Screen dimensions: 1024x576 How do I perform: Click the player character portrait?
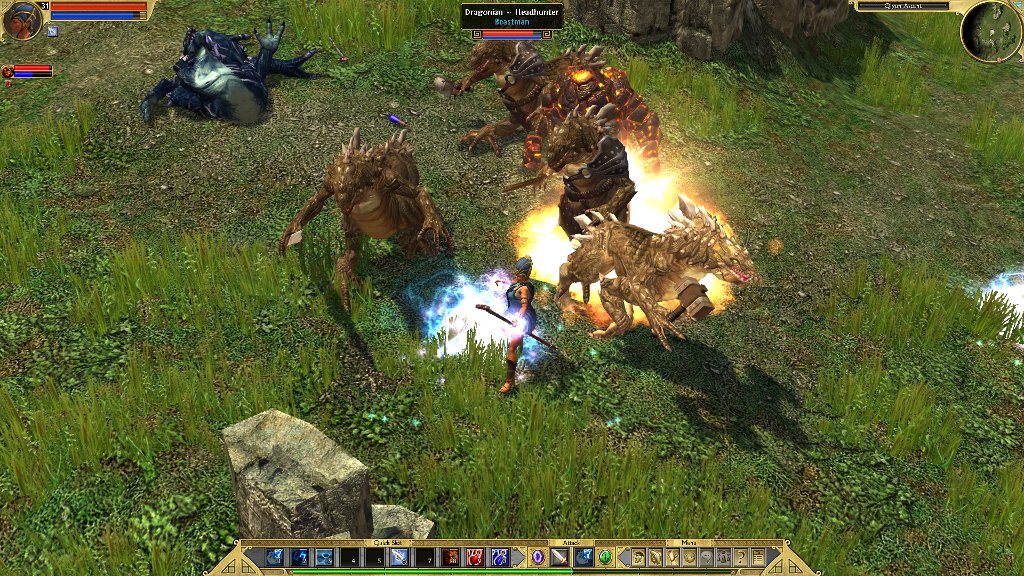point(22,21)
